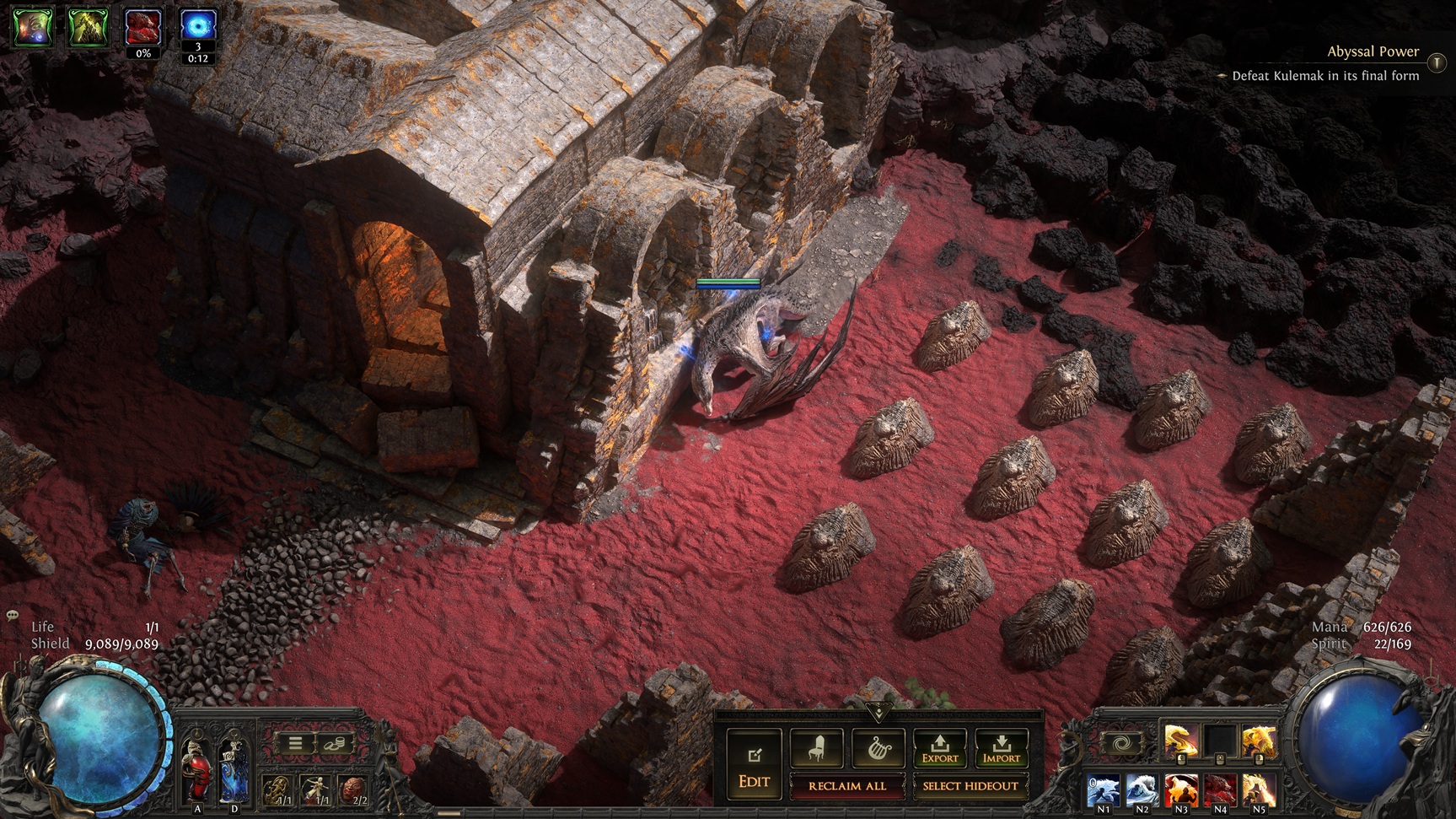The image size is (1456, 819).
Task: Click the blue vortex buff icon
Action: tap(198, 27)
